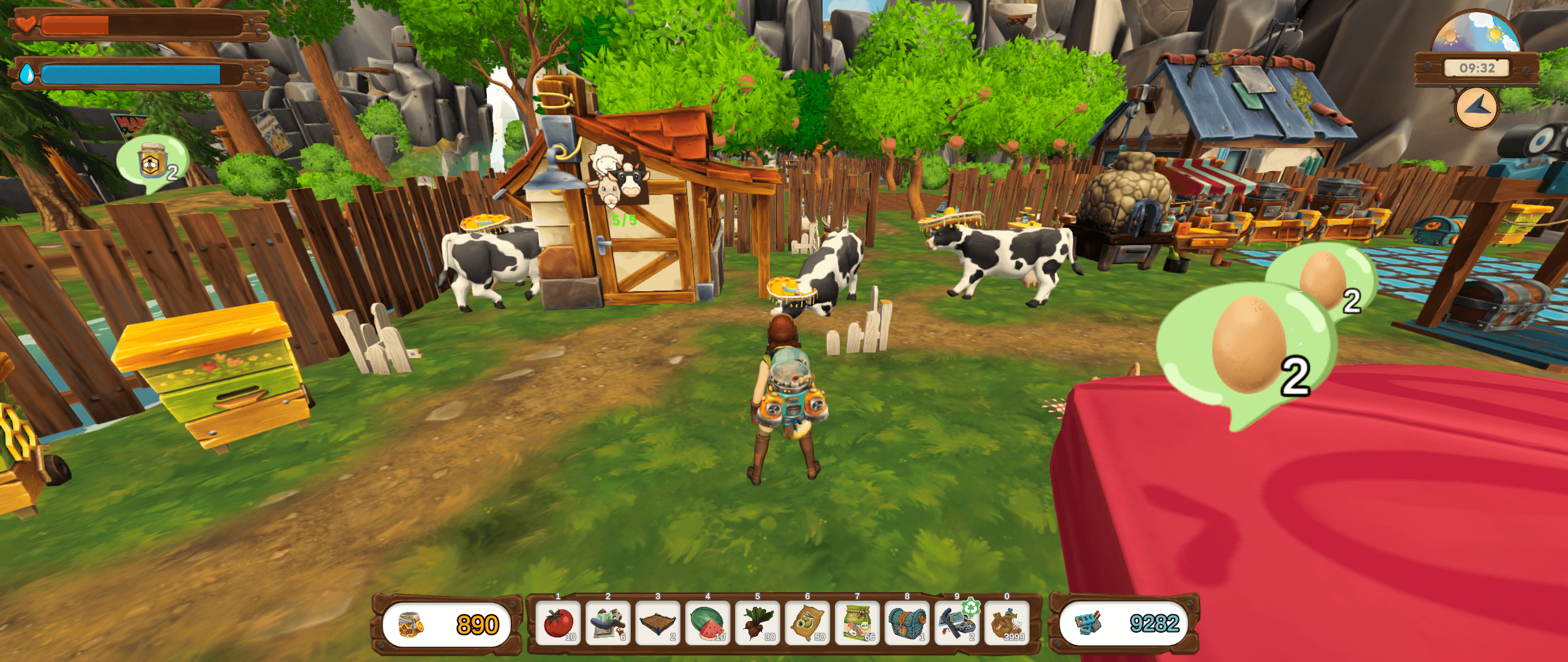Screen dimensions: 1568x662
Task: Select the blue treasure chest slot
Action: pyautogui.click(x=907, y=623)
